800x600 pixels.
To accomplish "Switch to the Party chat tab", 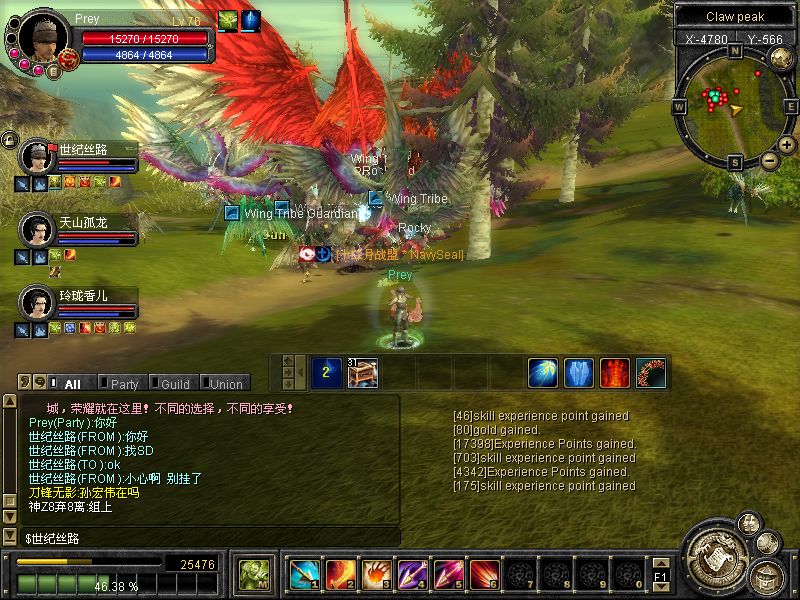I will click(124, 384).
